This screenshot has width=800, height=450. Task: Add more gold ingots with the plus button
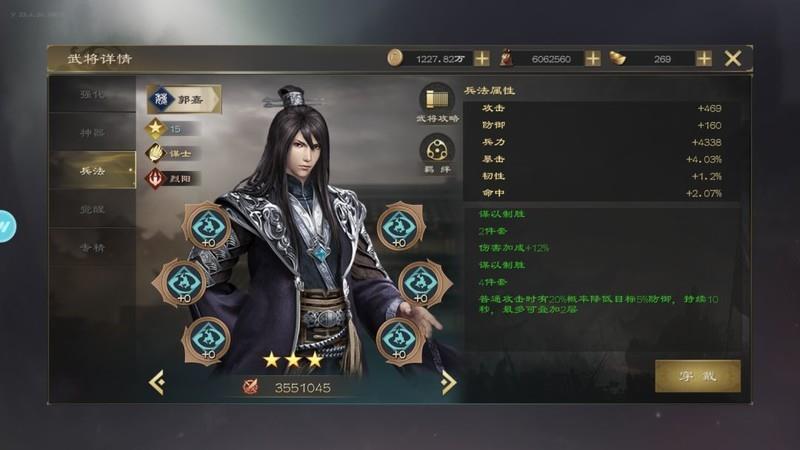(x=704, y=58)
